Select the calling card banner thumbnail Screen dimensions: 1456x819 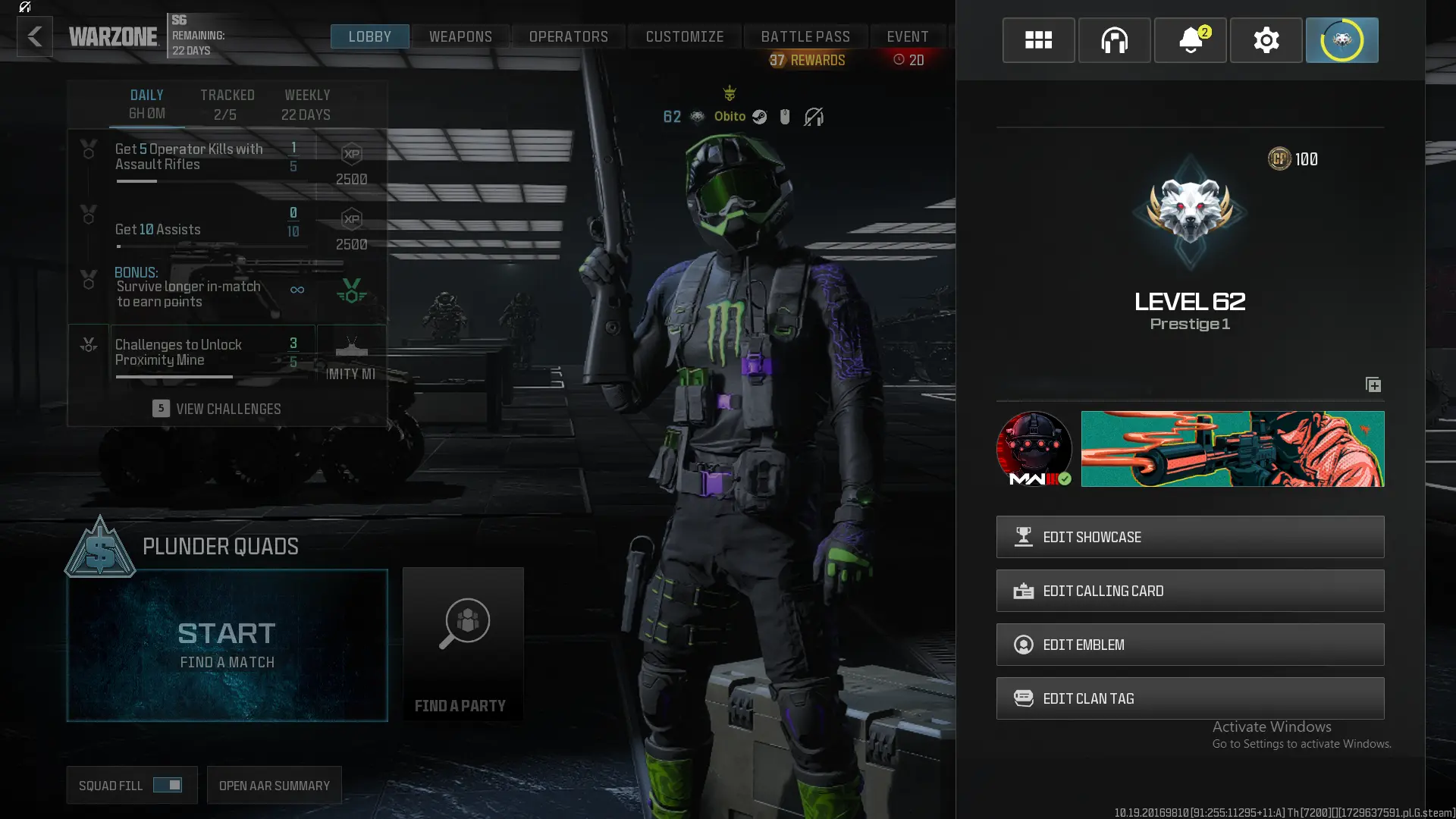(1232, 449)
